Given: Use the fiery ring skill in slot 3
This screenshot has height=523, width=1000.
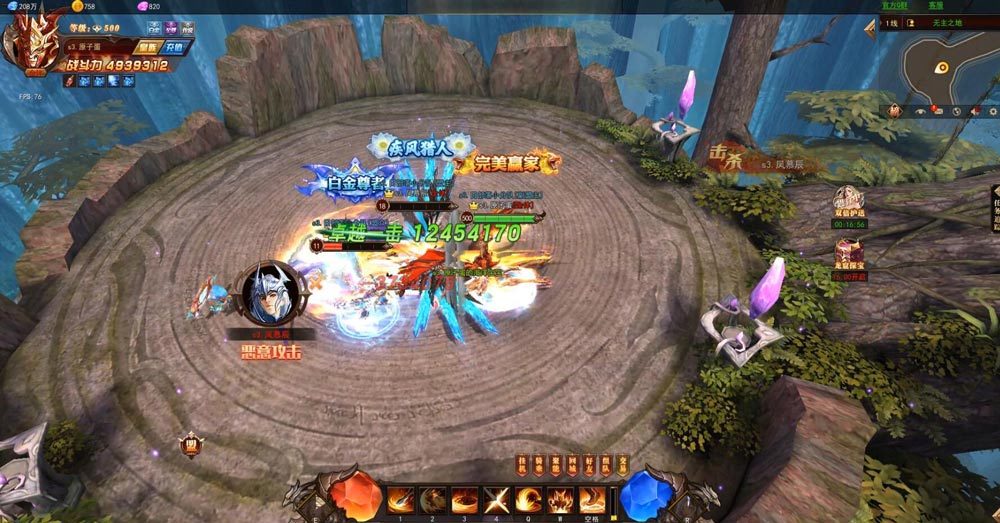Looking at the screenshot, I should click(465, 499).
